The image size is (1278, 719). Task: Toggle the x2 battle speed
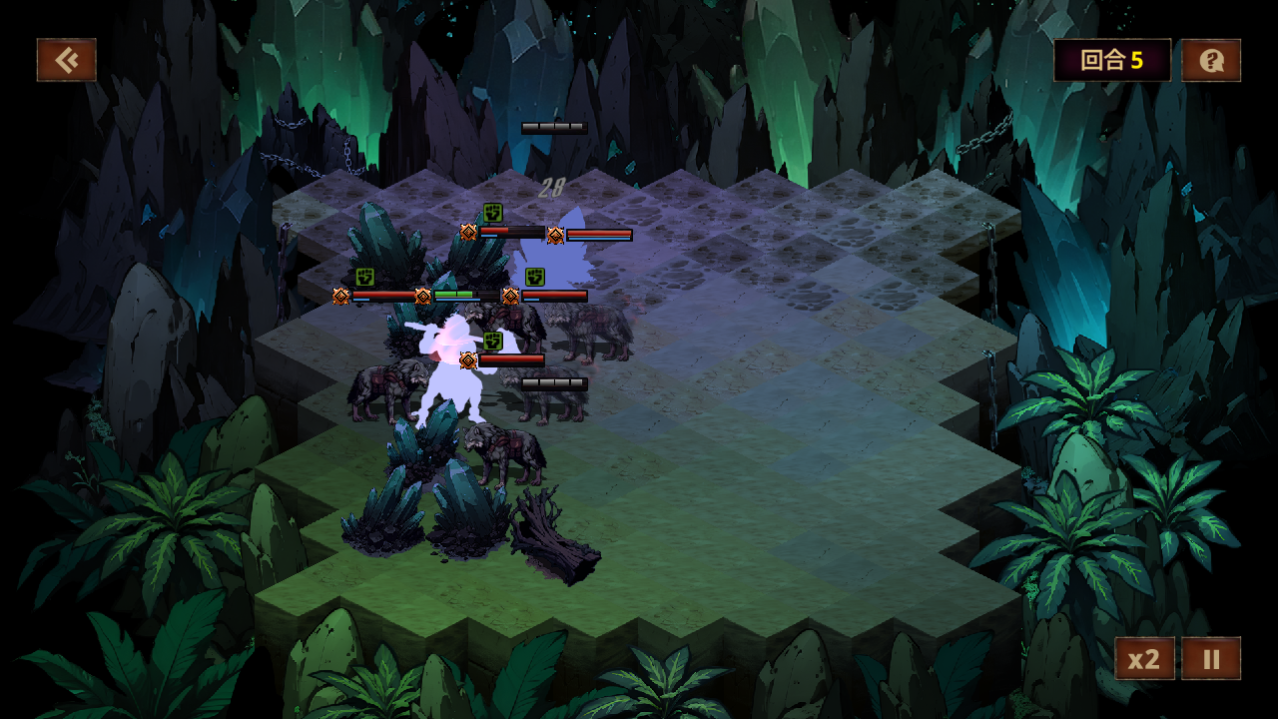(1144, 659)
